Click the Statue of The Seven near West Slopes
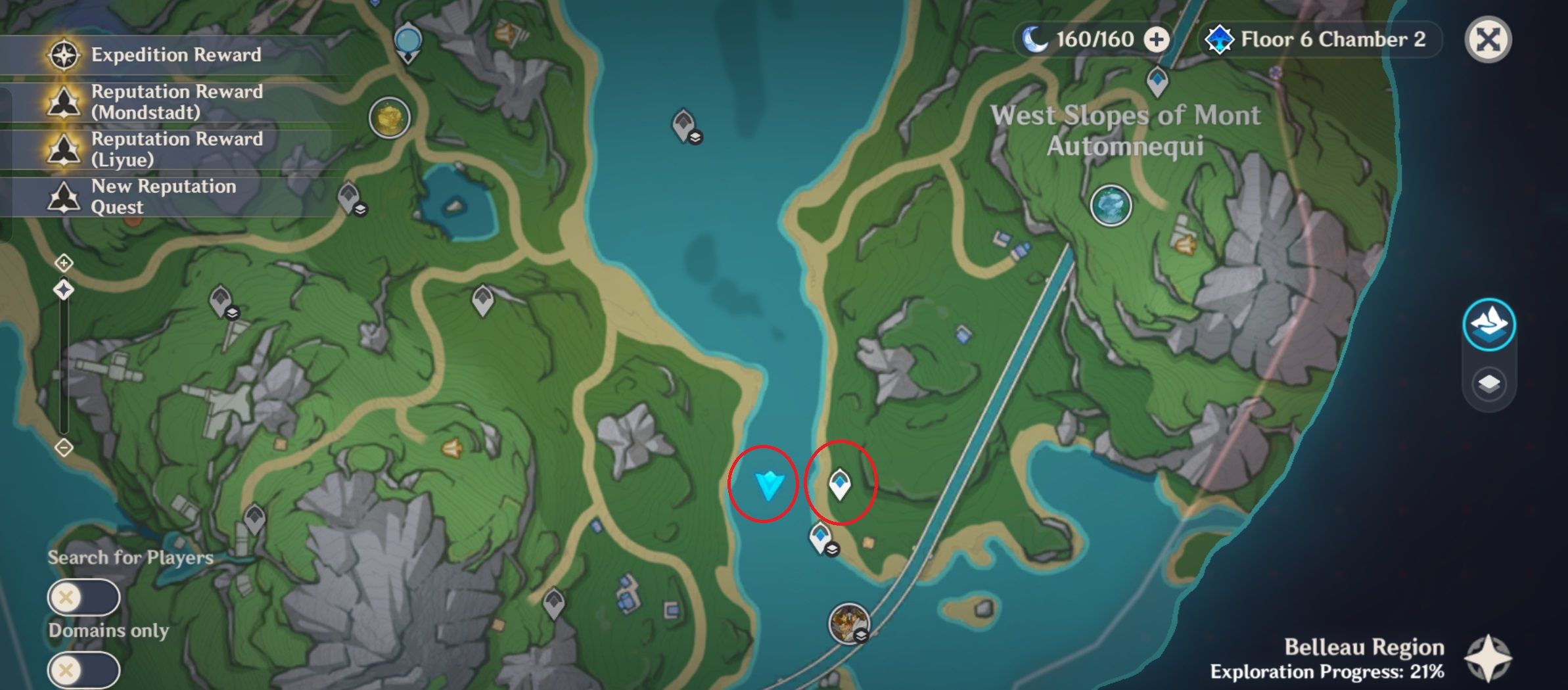The height and width of the screenshot is (690, 1568). pyautogui.click(x=1112, y=206)
